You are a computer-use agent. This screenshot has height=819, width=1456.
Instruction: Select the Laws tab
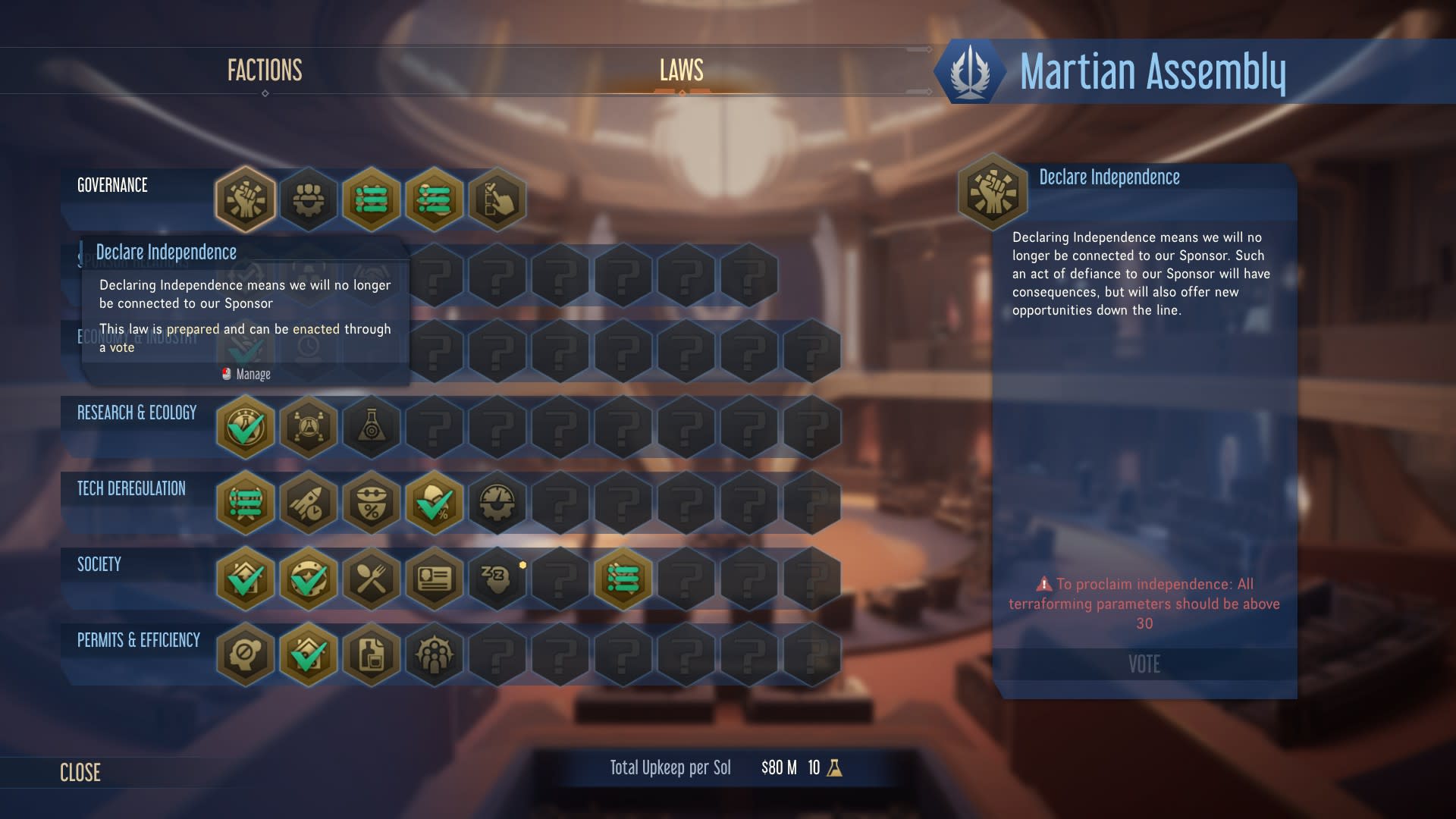(681, 71)
